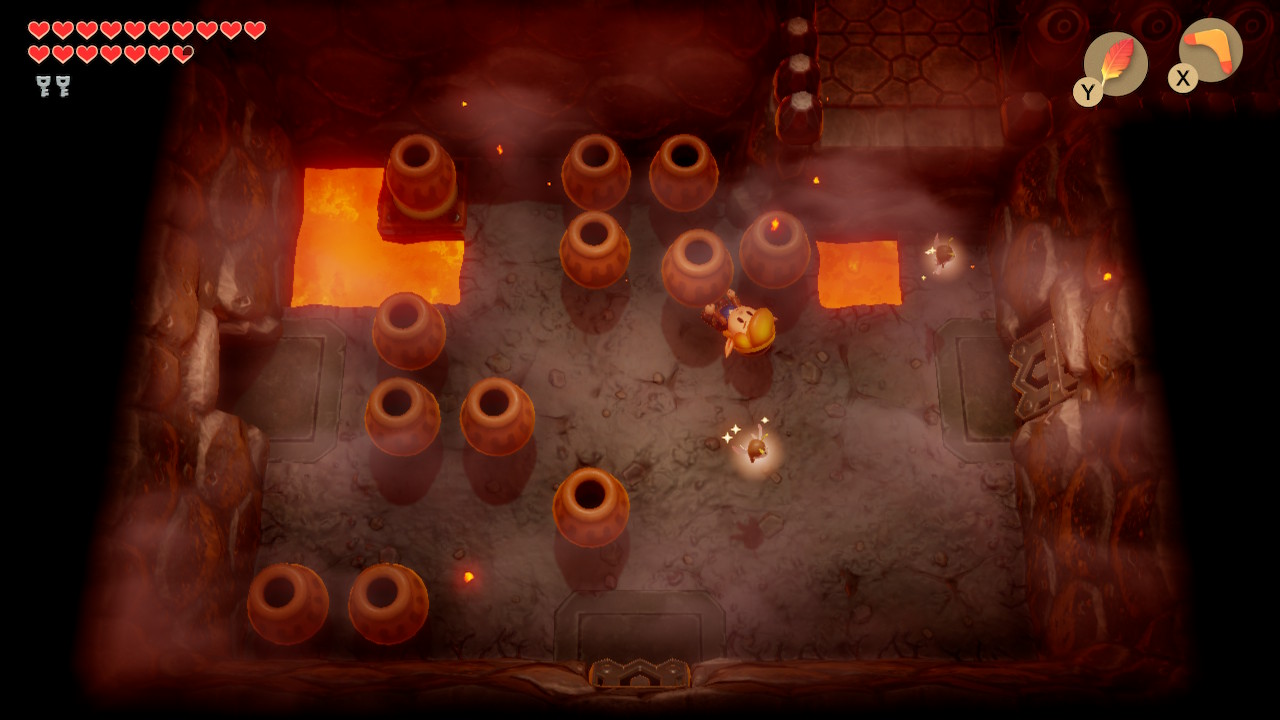Screen dimensions: 1280x720
Task: Select the Roc's Feather item slot
Action: [x=1115, y=64]
